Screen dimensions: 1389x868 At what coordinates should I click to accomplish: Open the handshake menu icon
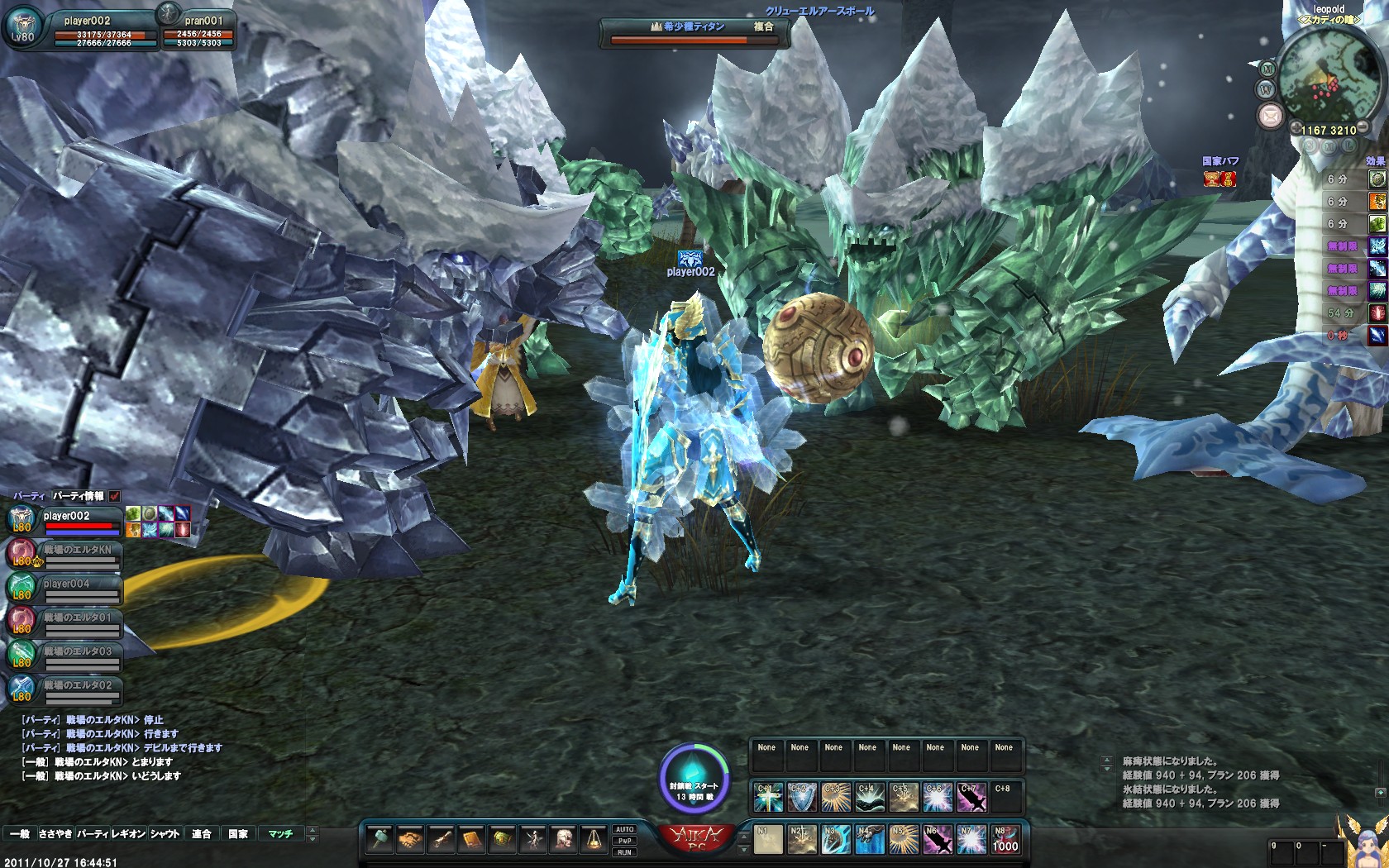click(410, 840)
